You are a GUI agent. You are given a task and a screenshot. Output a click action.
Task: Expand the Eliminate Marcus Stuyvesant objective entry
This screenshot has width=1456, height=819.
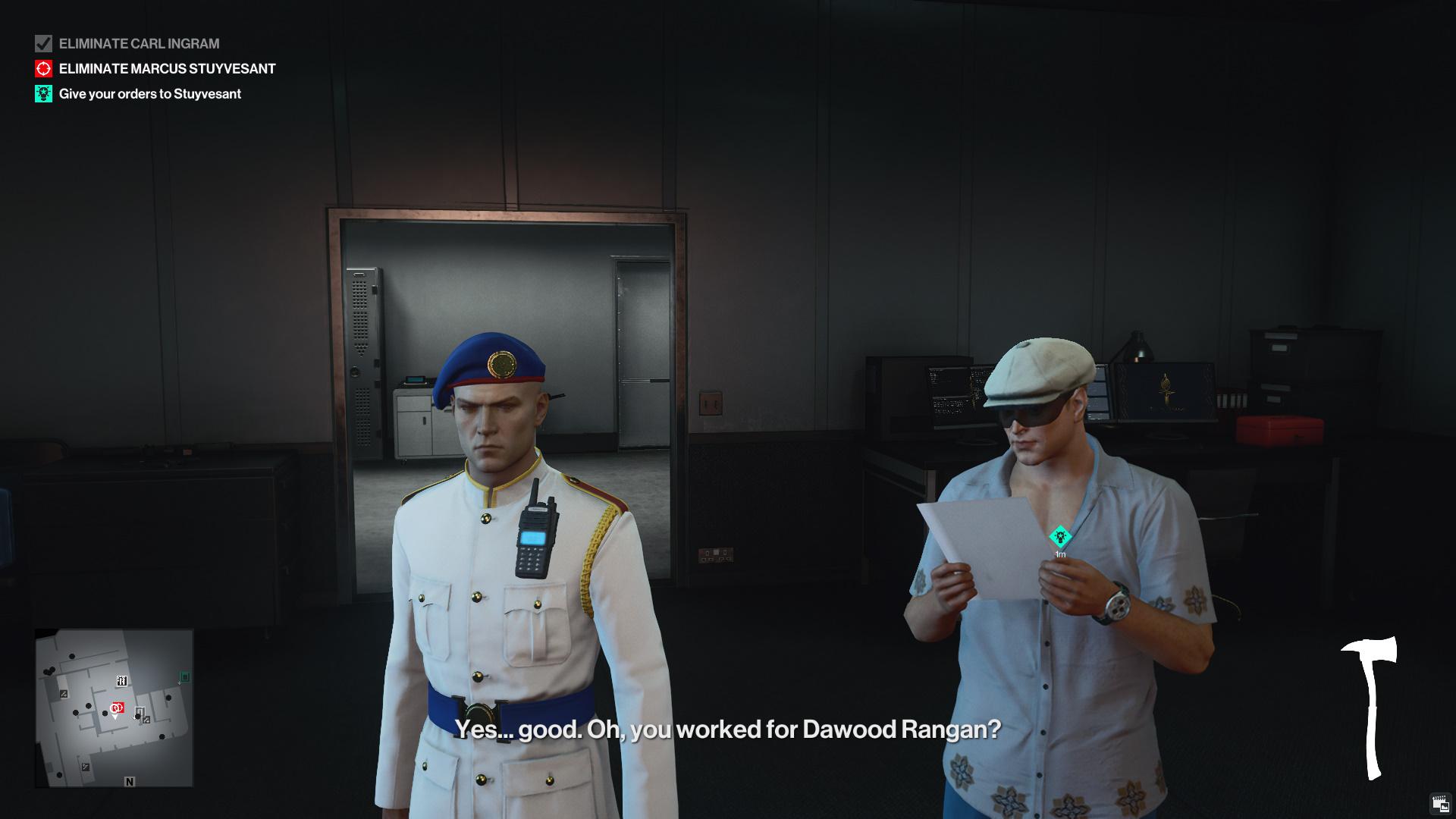coord(167,69)
